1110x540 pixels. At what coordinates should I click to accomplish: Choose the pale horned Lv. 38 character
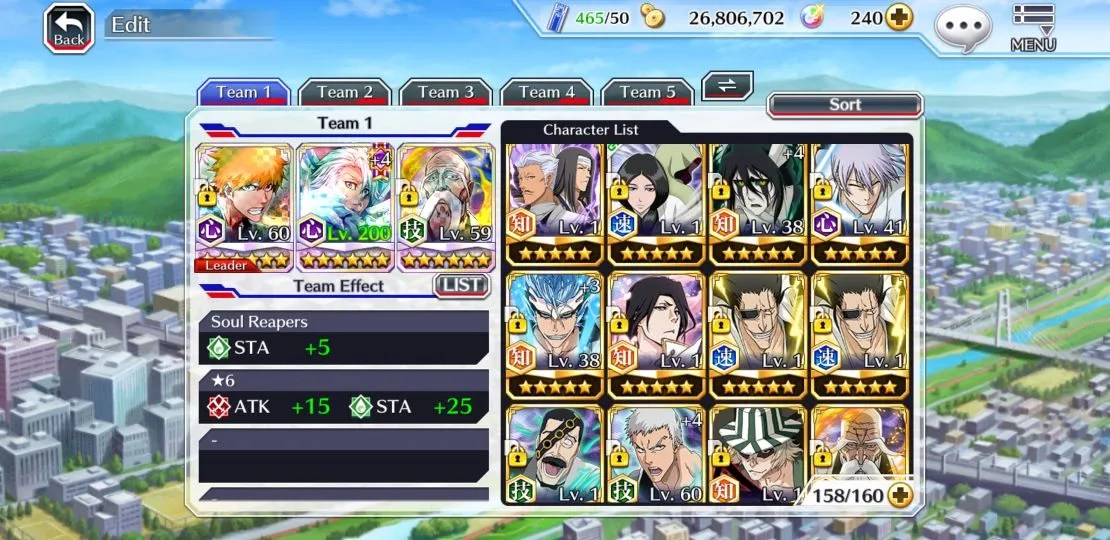pos(757,202)
